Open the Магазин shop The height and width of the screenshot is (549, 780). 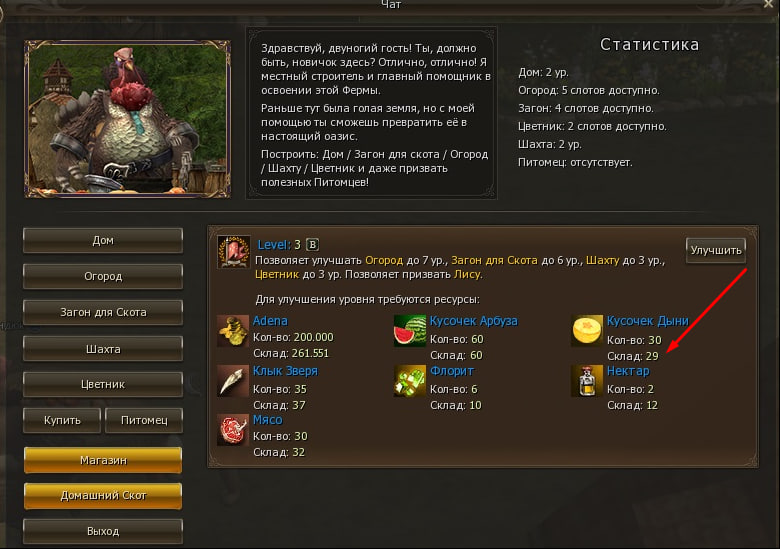tap(102, 459)
